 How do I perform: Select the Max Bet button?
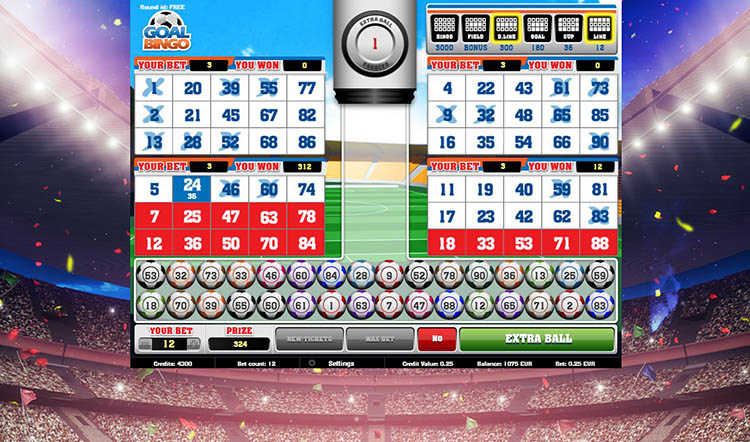(380, 339)
